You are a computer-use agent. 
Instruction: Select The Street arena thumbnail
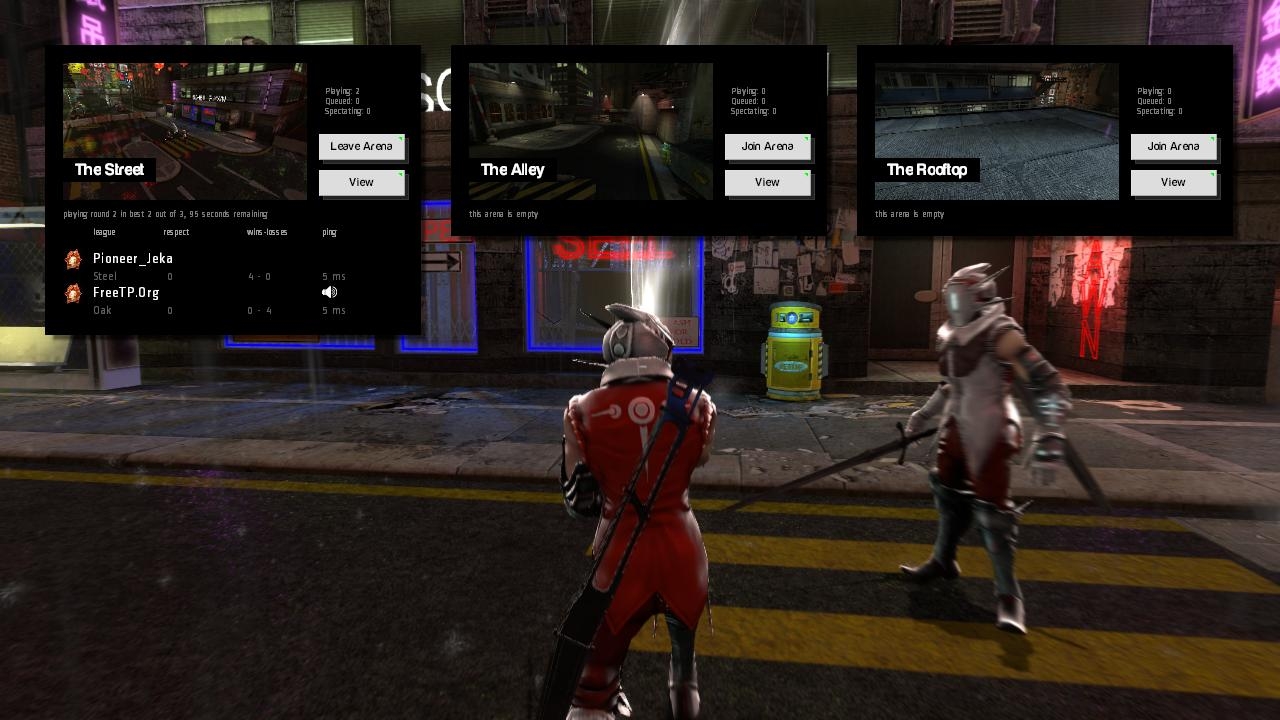pos(185,131)
